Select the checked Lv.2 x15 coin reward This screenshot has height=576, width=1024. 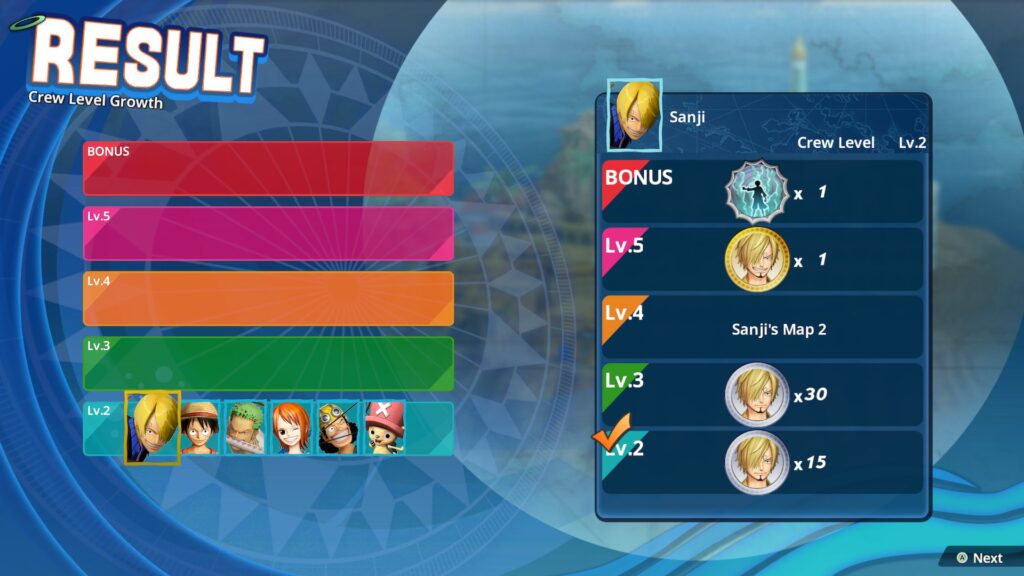click(762, 462)
